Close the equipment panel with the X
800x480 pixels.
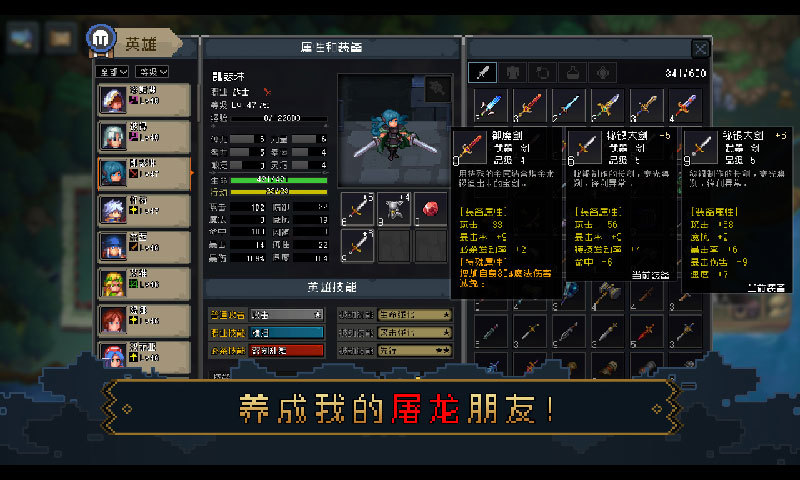tap(701, 48)
